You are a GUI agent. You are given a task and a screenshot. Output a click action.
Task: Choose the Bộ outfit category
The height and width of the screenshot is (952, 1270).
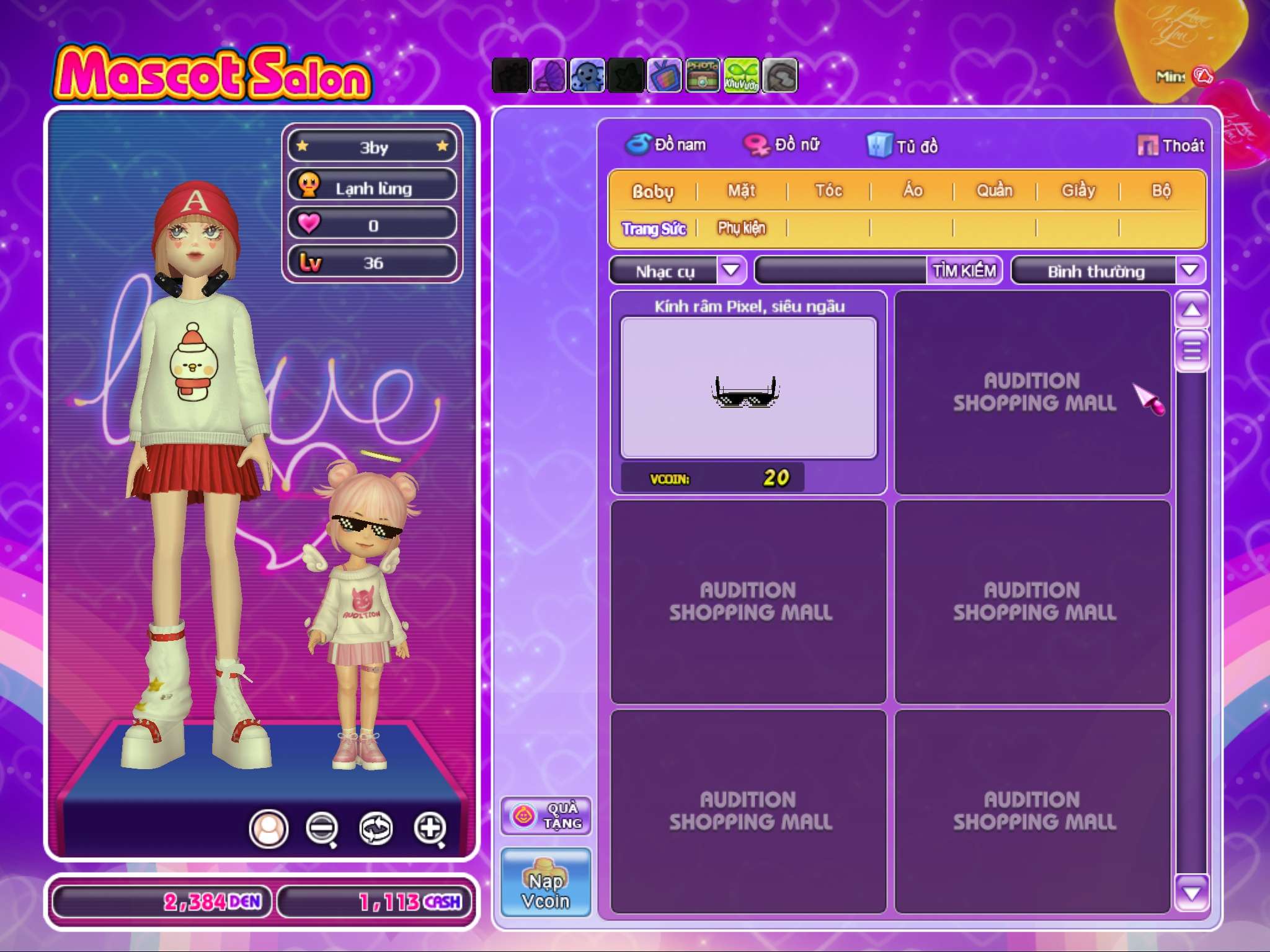1161,191
